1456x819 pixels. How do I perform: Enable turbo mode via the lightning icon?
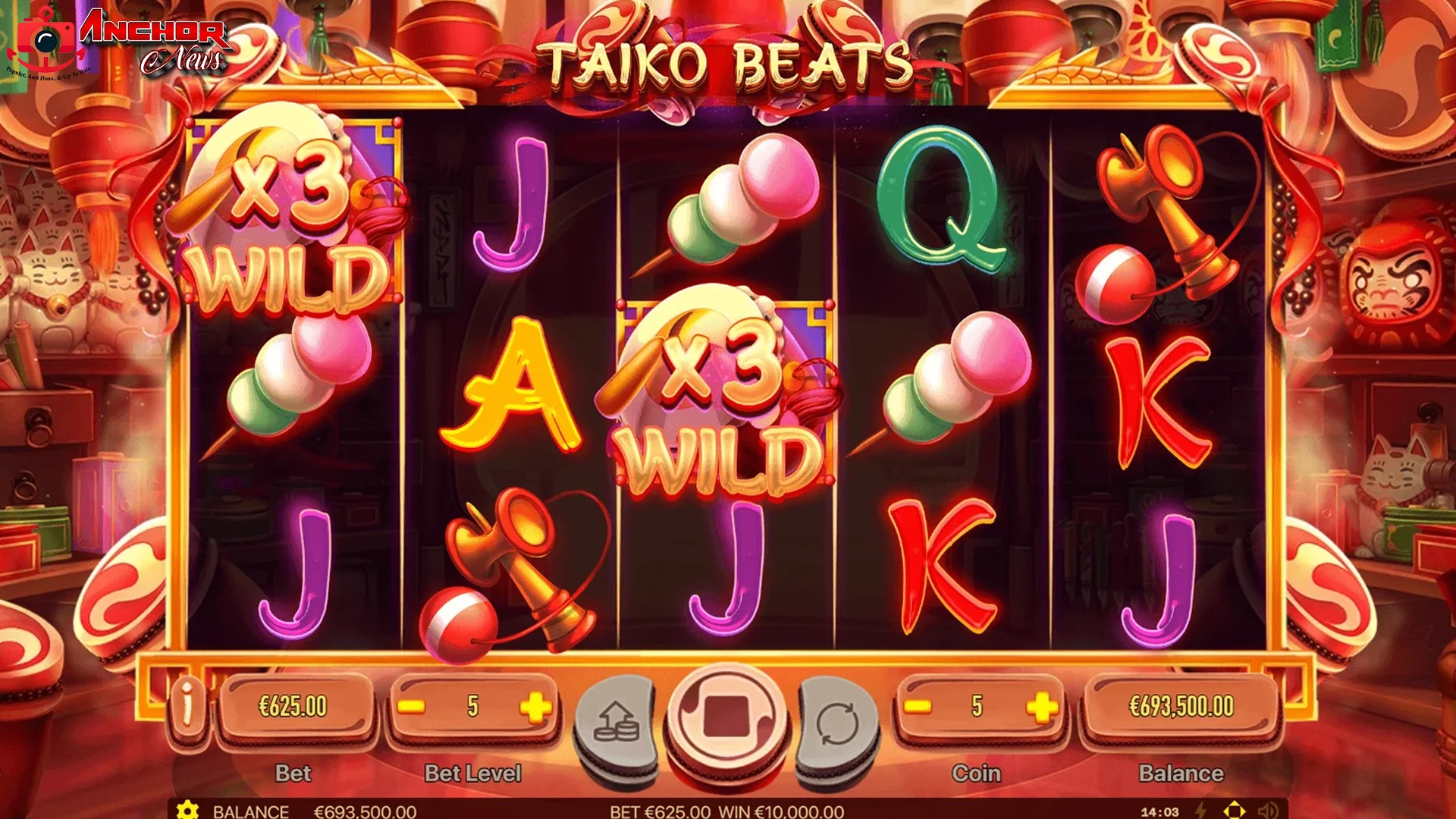click(1200, 810)
